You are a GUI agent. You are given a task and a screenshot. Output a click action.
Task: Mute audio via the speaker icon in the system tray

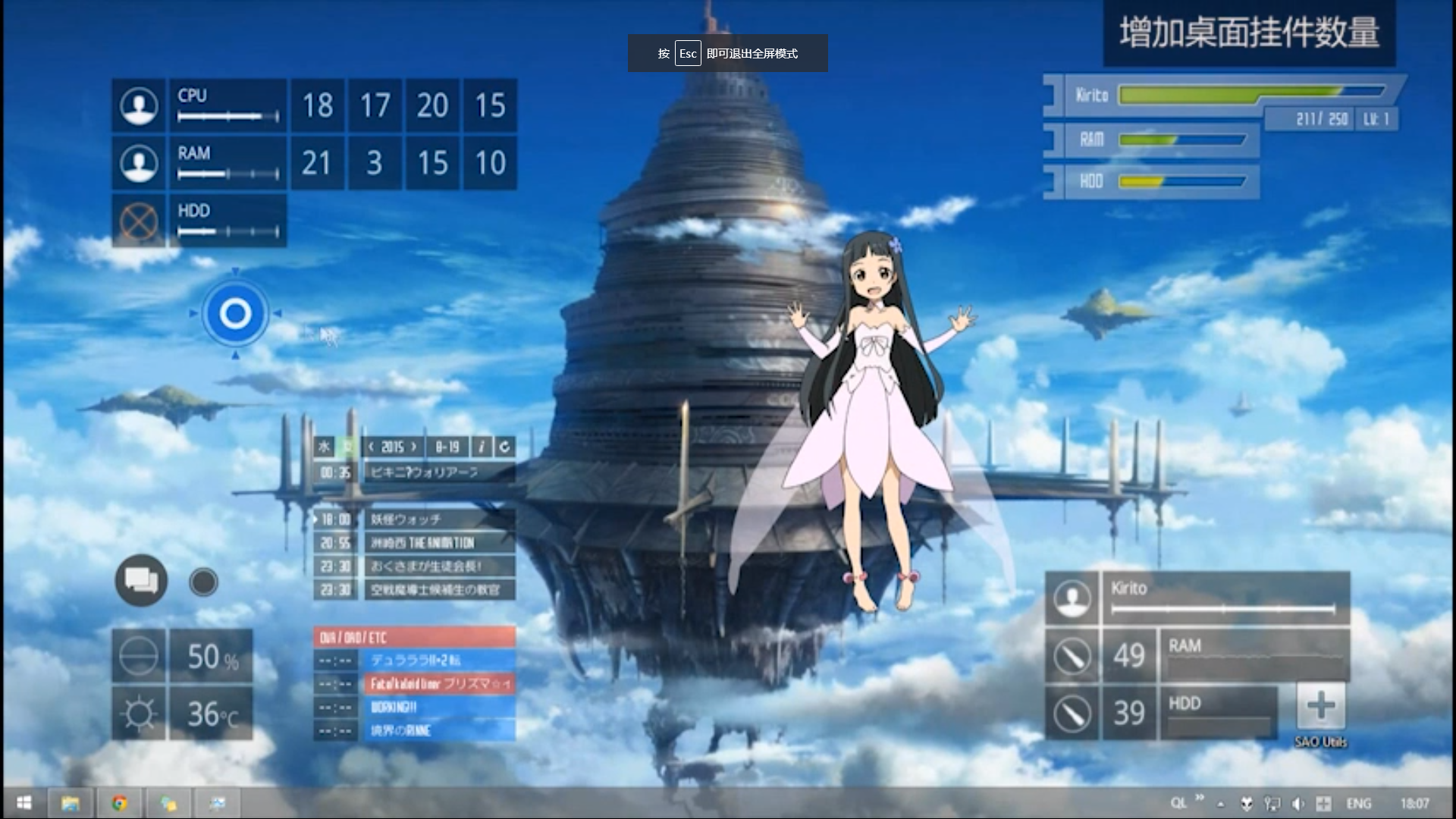tap(1298, 803)
